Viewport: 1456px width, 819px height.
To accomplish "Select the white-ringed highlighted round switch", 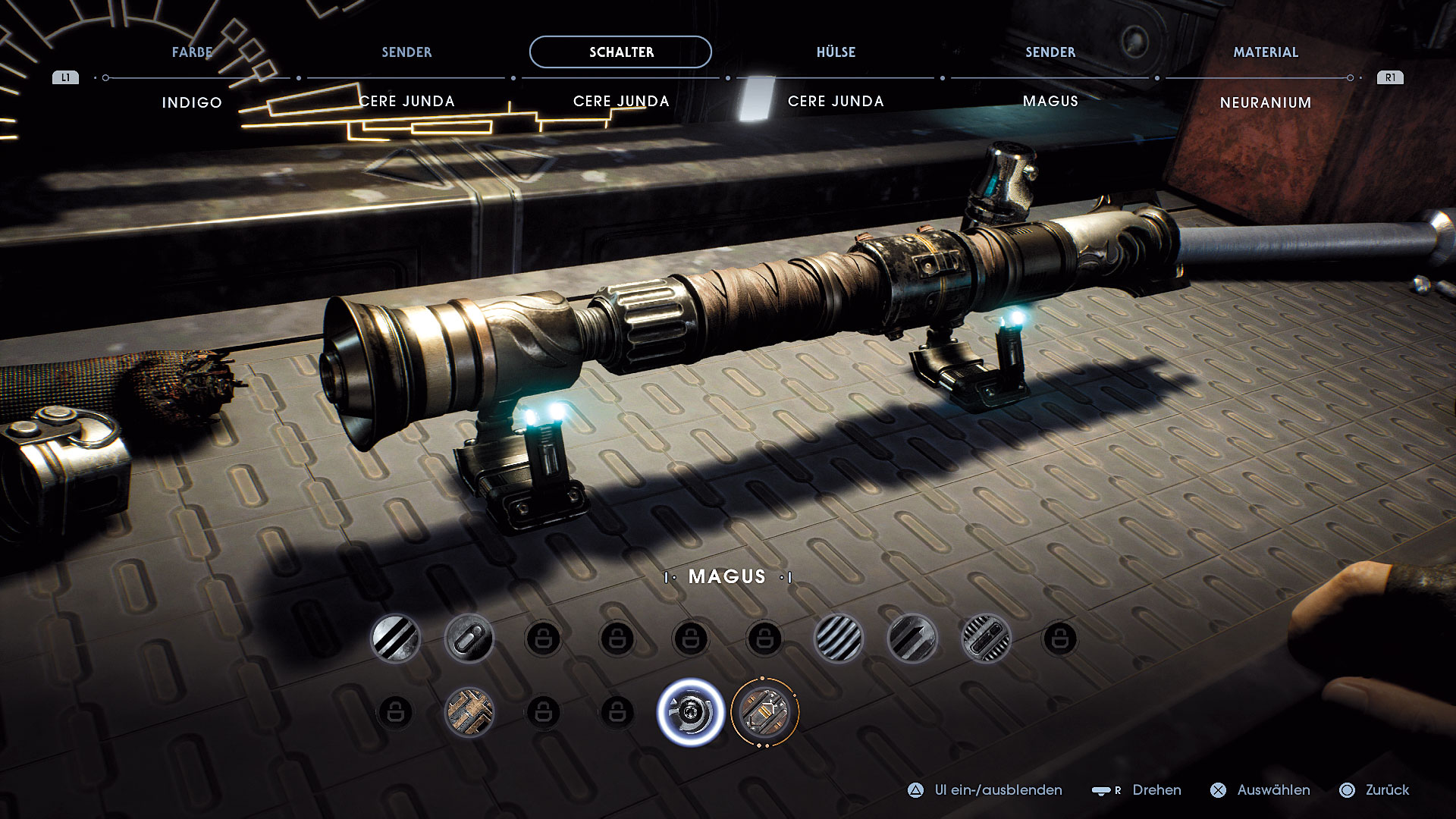I will click(x=690, y=712).
